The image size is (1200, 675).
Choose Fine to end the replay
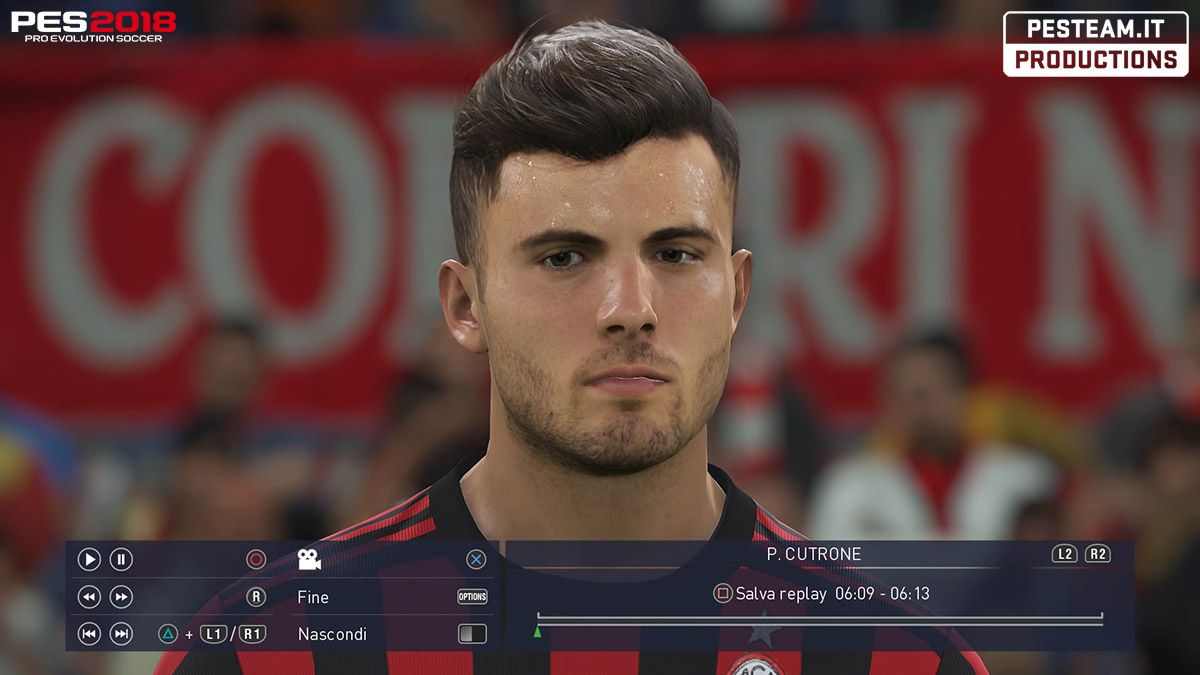pyautogui.click(x=313, y=597)
